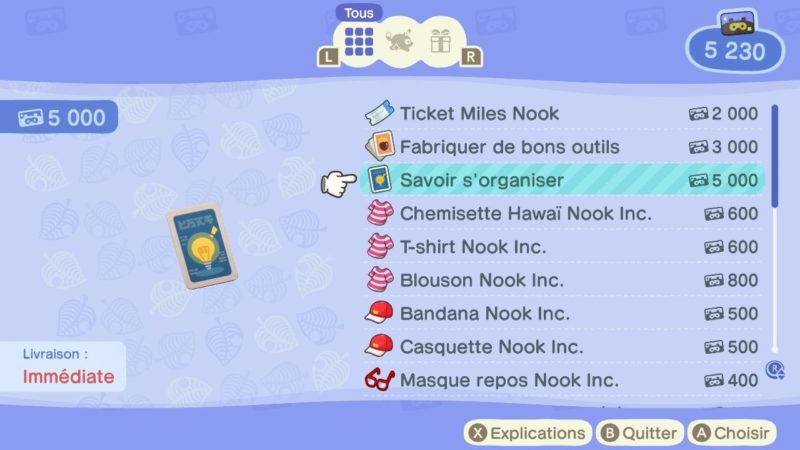Select Bandana Nook Inc. entry
Viewport: 800px width, 450px height.
click(x=560, y=313)
